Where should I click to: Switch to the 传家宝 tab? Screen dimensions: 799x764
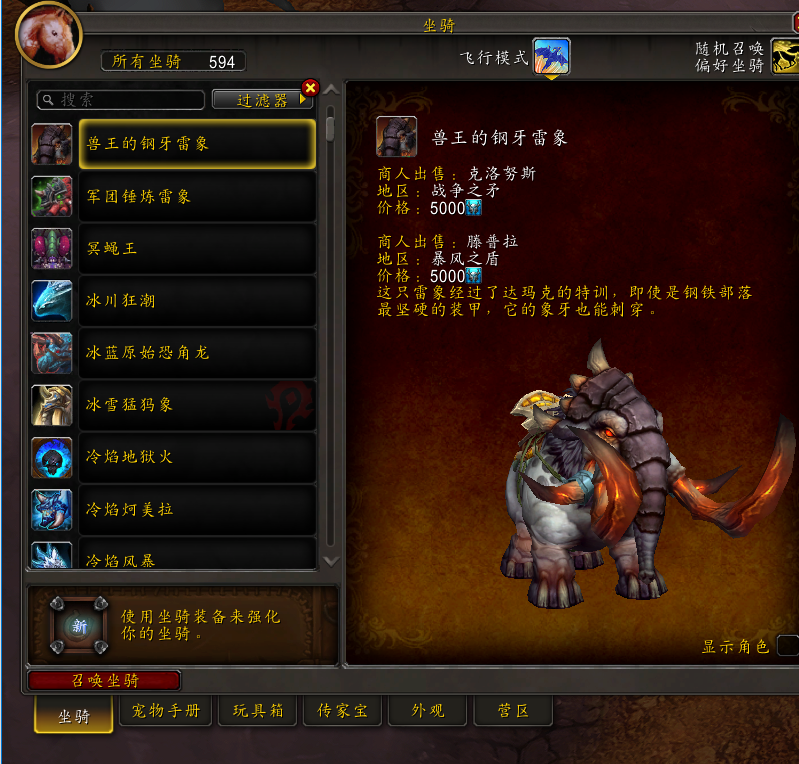point(342,712)
